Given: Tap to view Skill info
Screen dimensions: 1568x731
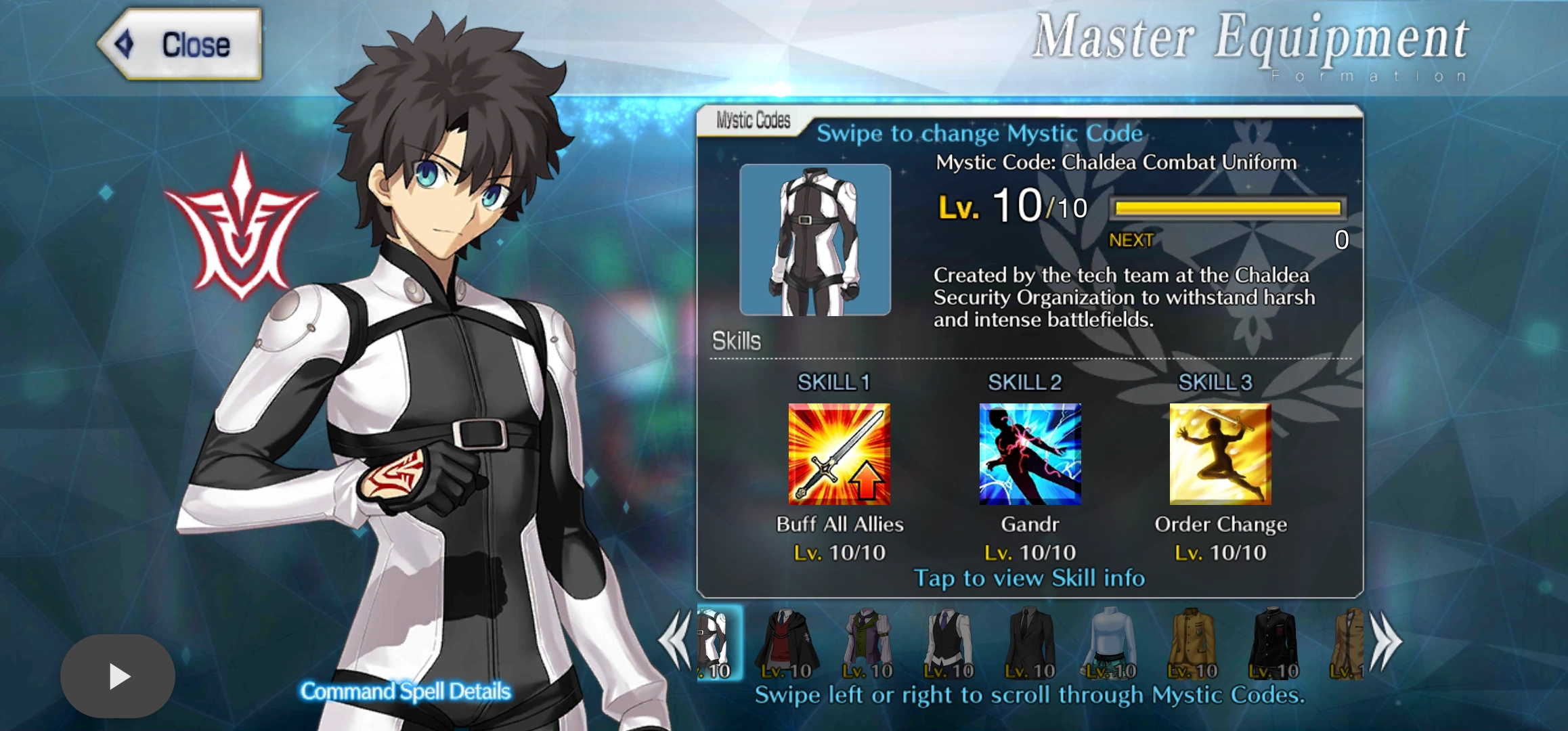Looking at the screenshot, I should tap(1028, 579).
